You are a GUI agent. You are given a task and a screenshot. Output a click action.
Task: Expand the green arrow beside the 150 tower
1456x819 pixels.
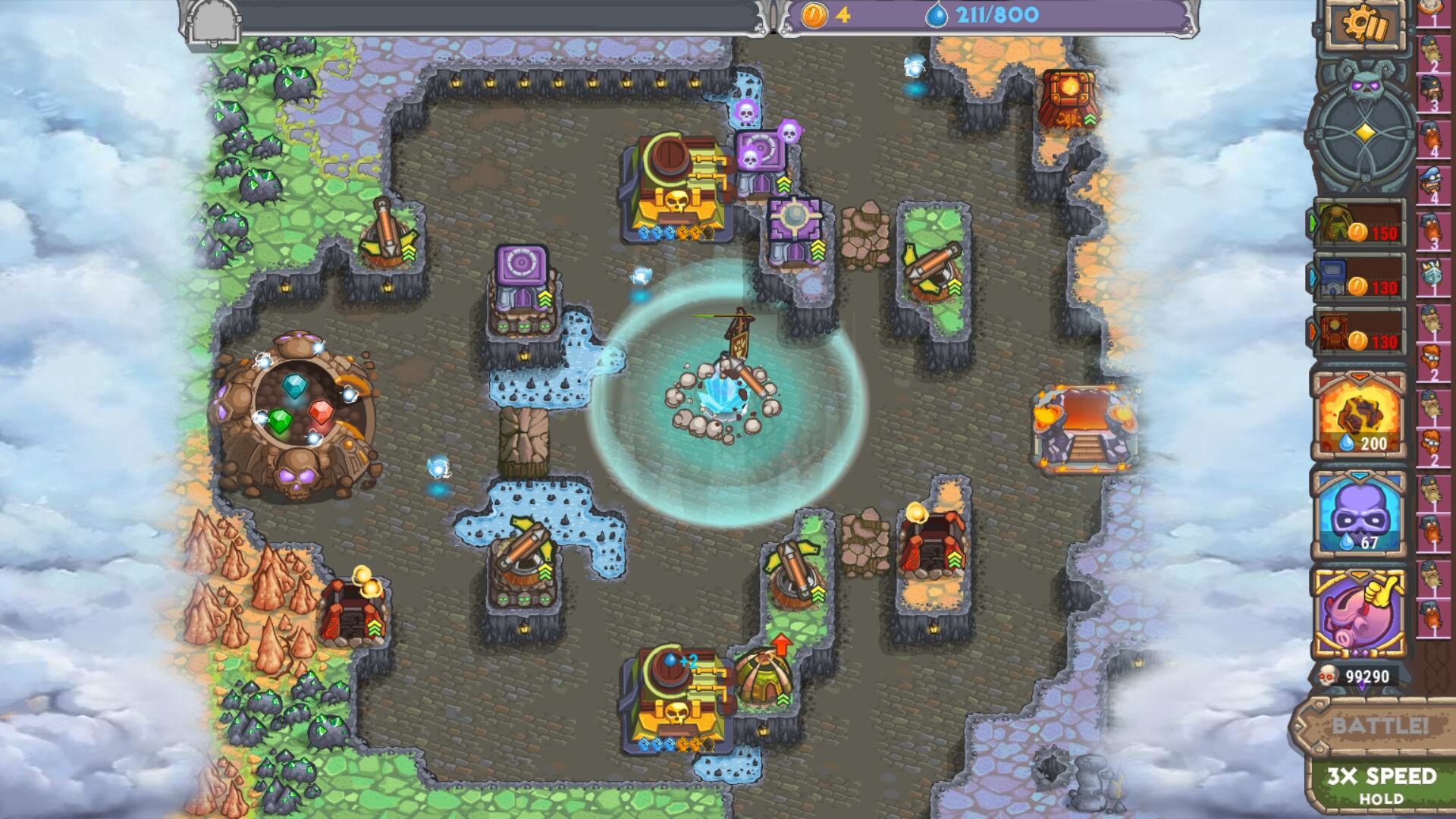[1313, 222]
